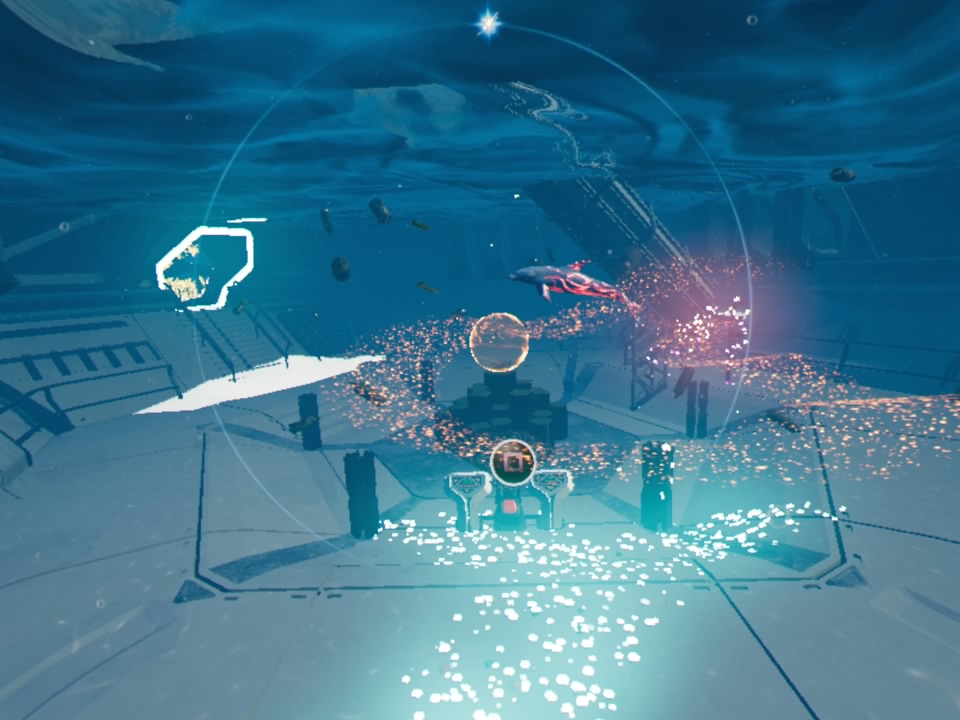Click the glowing star marker on the ring
Screen dimensions: 960x720
(x=488, y=24)
